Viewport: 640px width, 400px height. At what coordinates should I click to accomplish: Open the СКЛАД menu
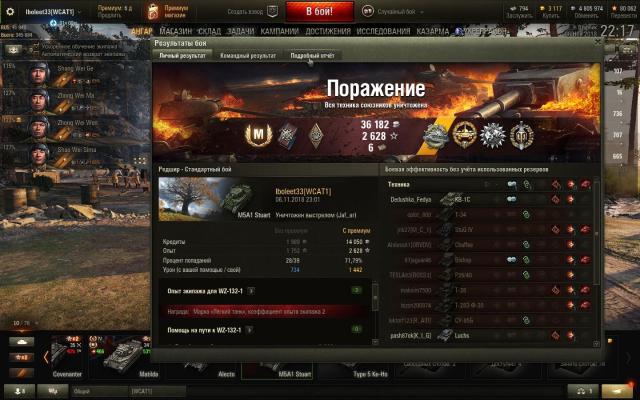pyautogui.click(x=208, y=31)
